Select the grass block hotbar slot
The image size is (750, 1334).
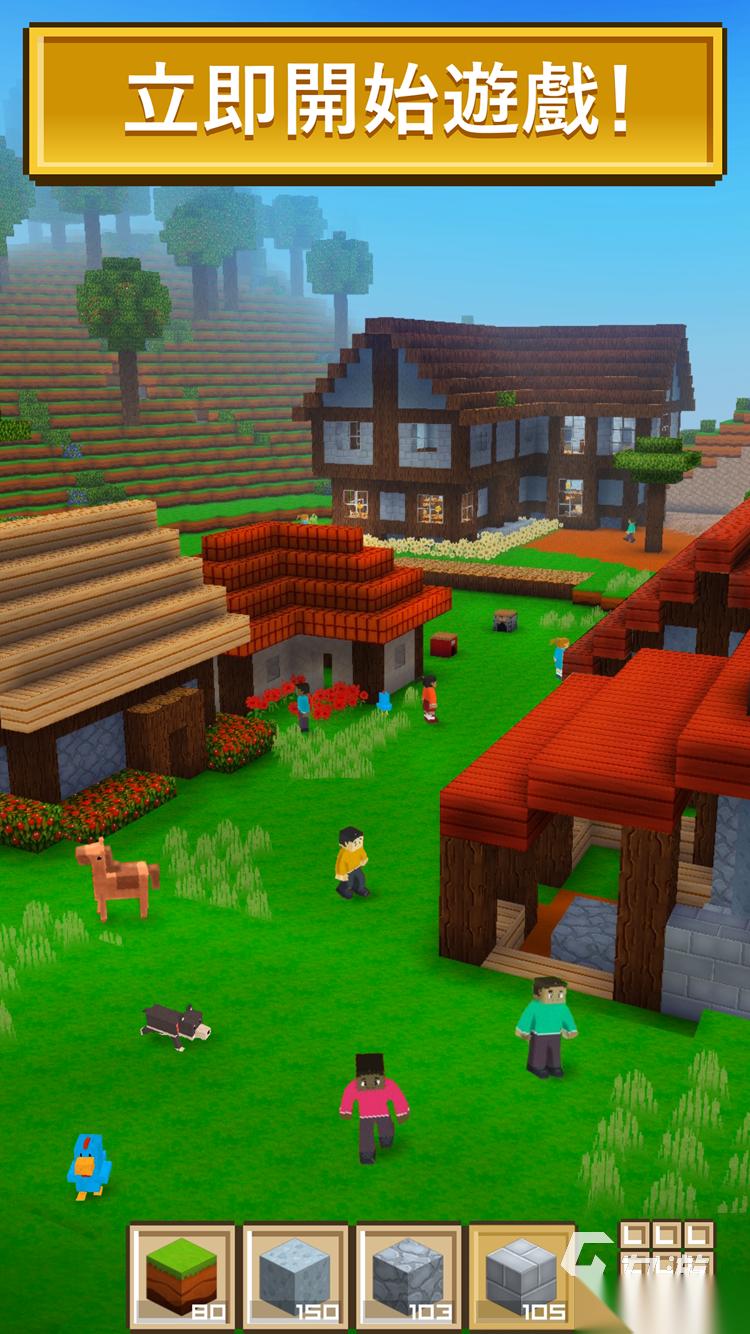pyautogui.click(x=182, y=1277)
